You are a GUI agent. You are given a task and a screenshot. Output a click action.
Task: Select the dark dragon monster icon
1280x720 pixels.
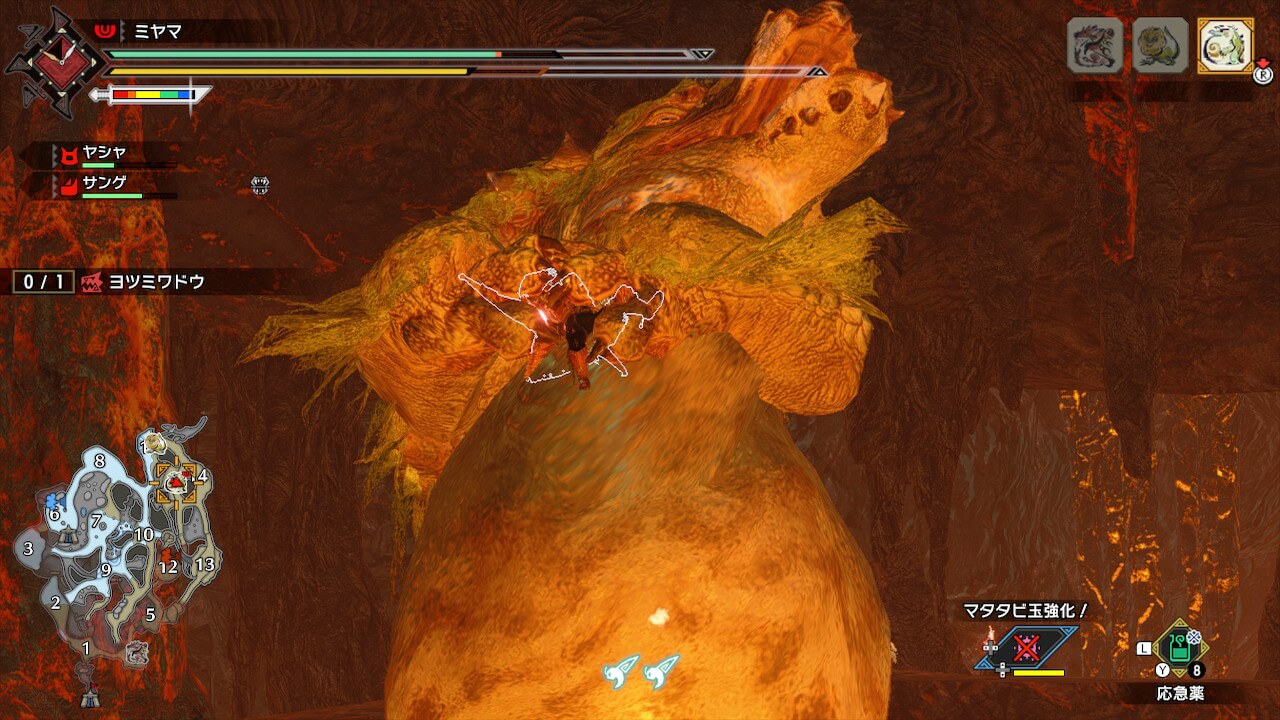coord(1094,45)
